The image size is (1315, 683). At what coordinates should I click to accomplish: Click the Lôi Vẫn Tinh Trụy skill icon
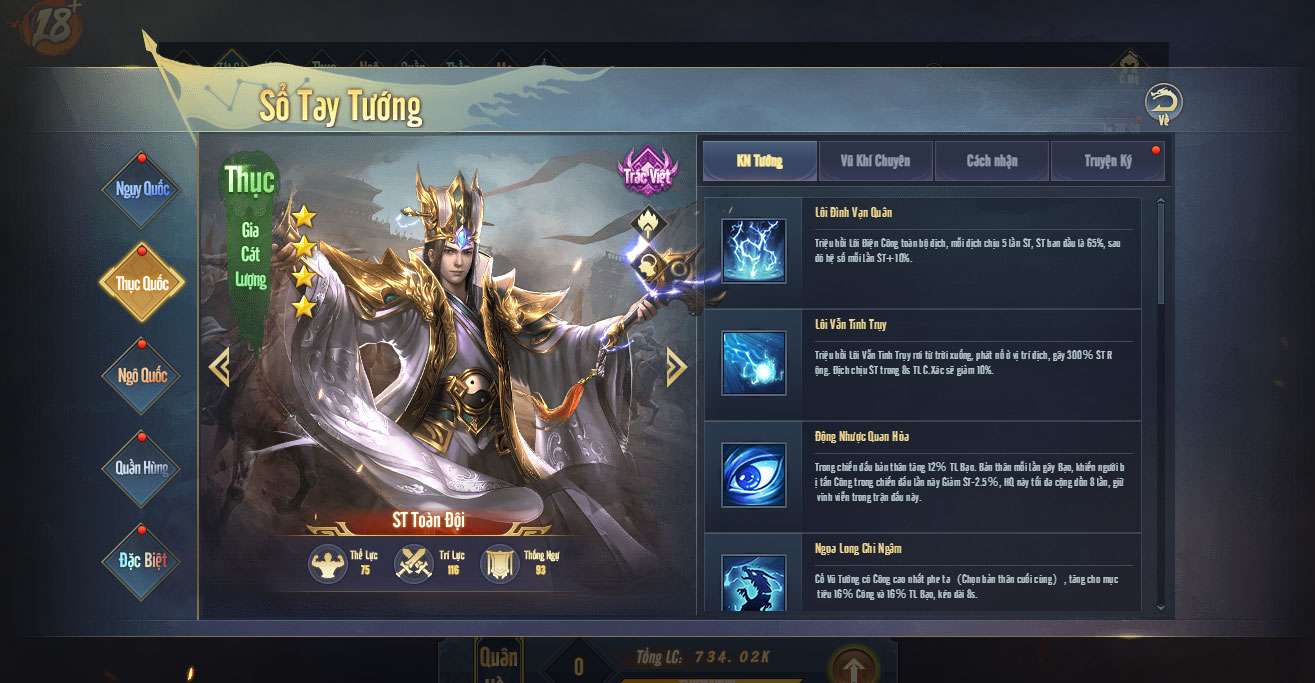[x=753, y=363]
